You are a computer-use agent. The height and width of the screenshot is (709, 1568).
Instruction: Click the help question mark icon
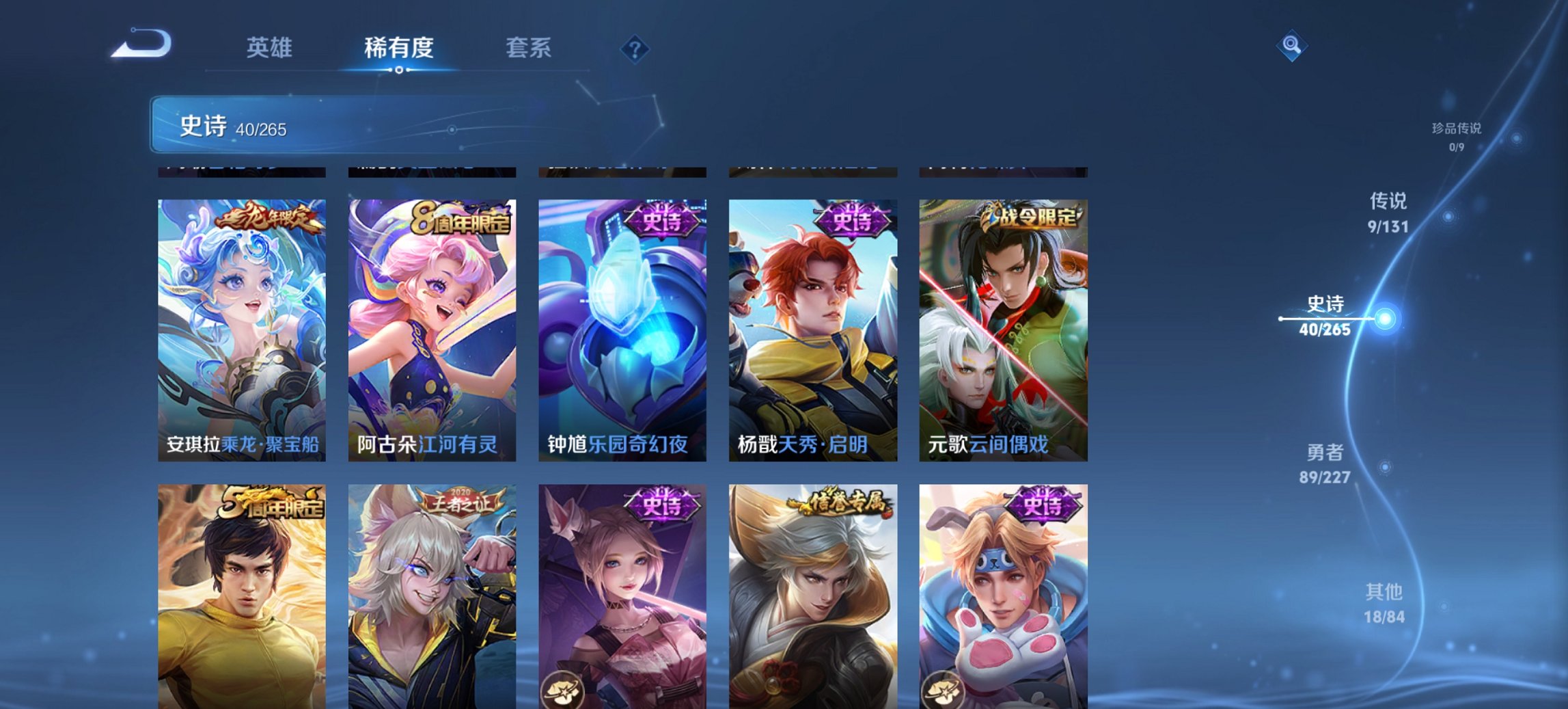point(635,49)
